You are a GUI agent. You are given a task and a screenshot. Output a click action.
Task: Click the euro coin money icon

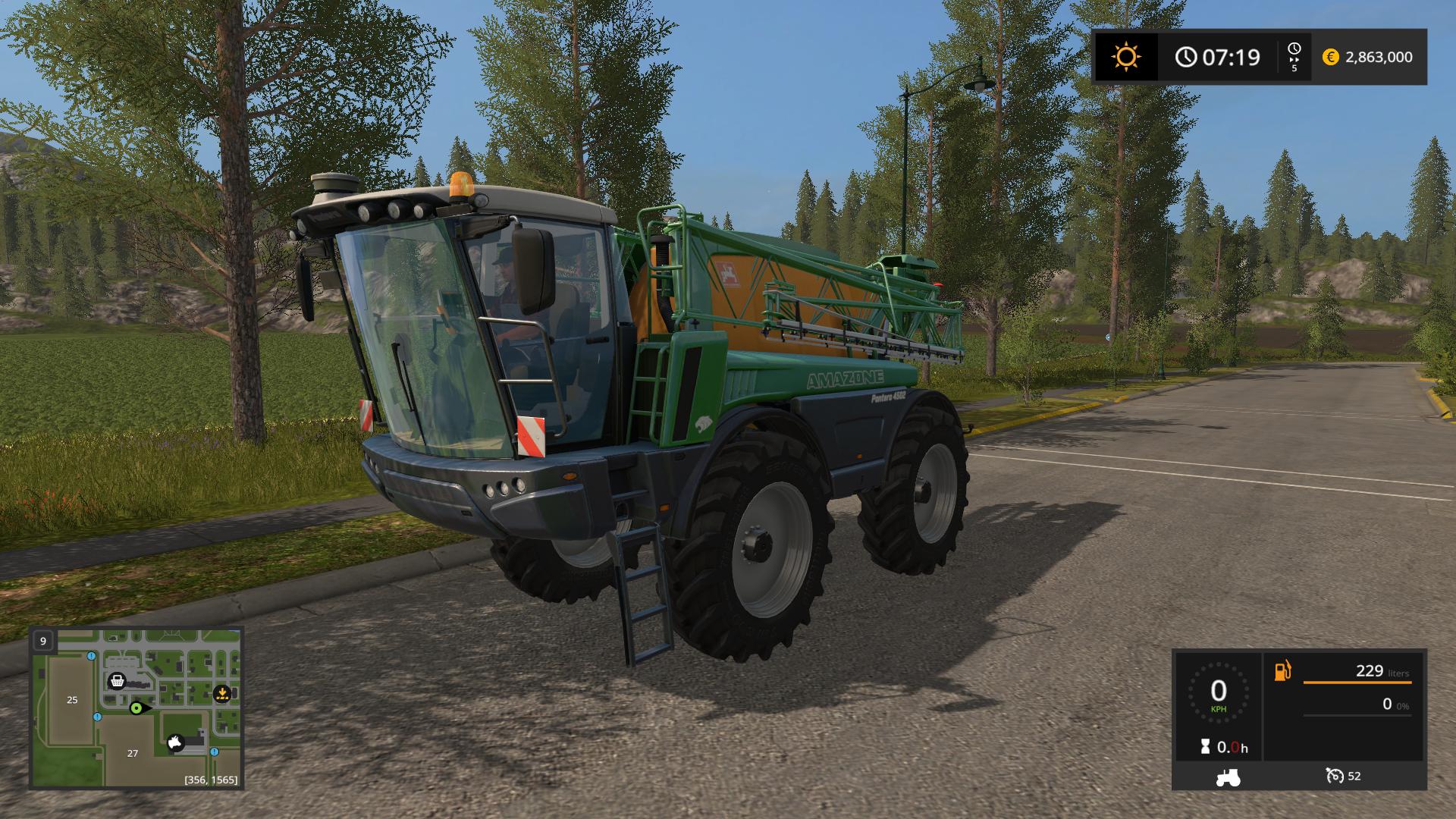point(1330,57)
